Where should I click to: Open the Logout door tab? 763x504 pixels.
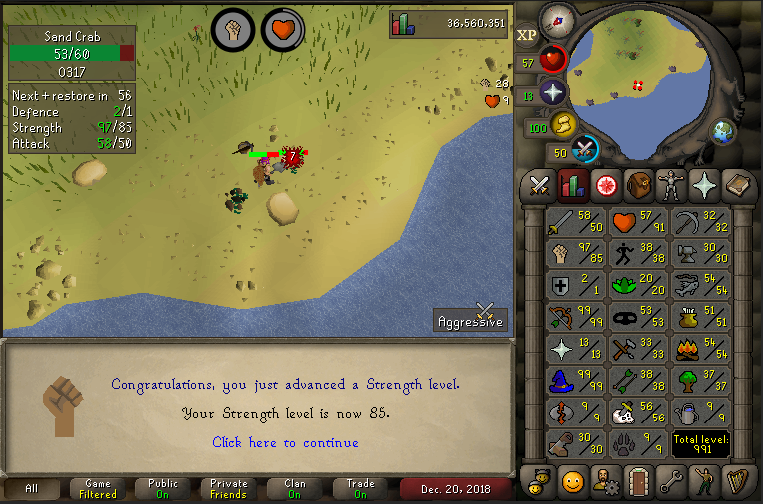[638, 479]
